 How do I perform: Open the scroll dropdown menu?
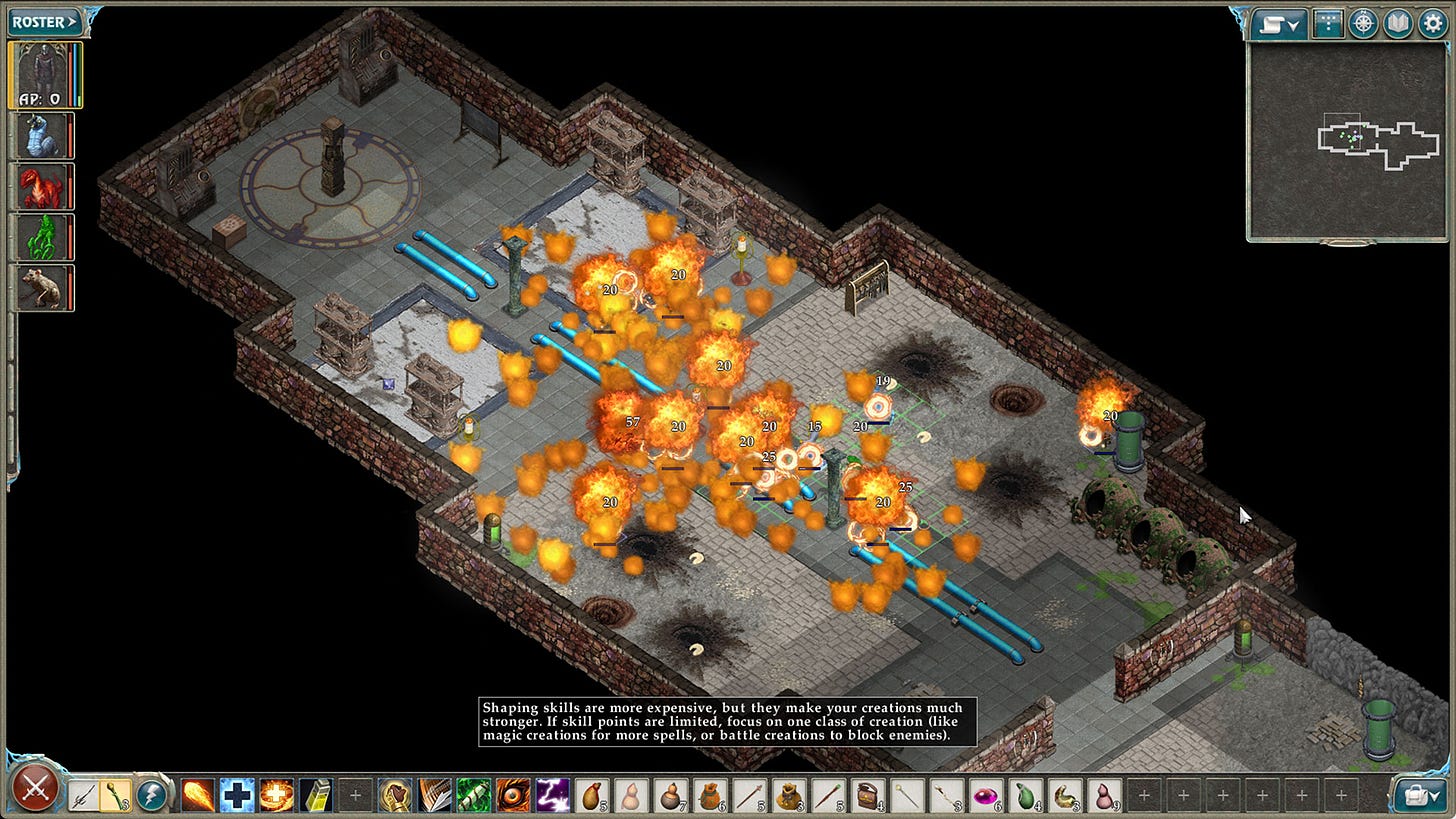click(1280, 24)
